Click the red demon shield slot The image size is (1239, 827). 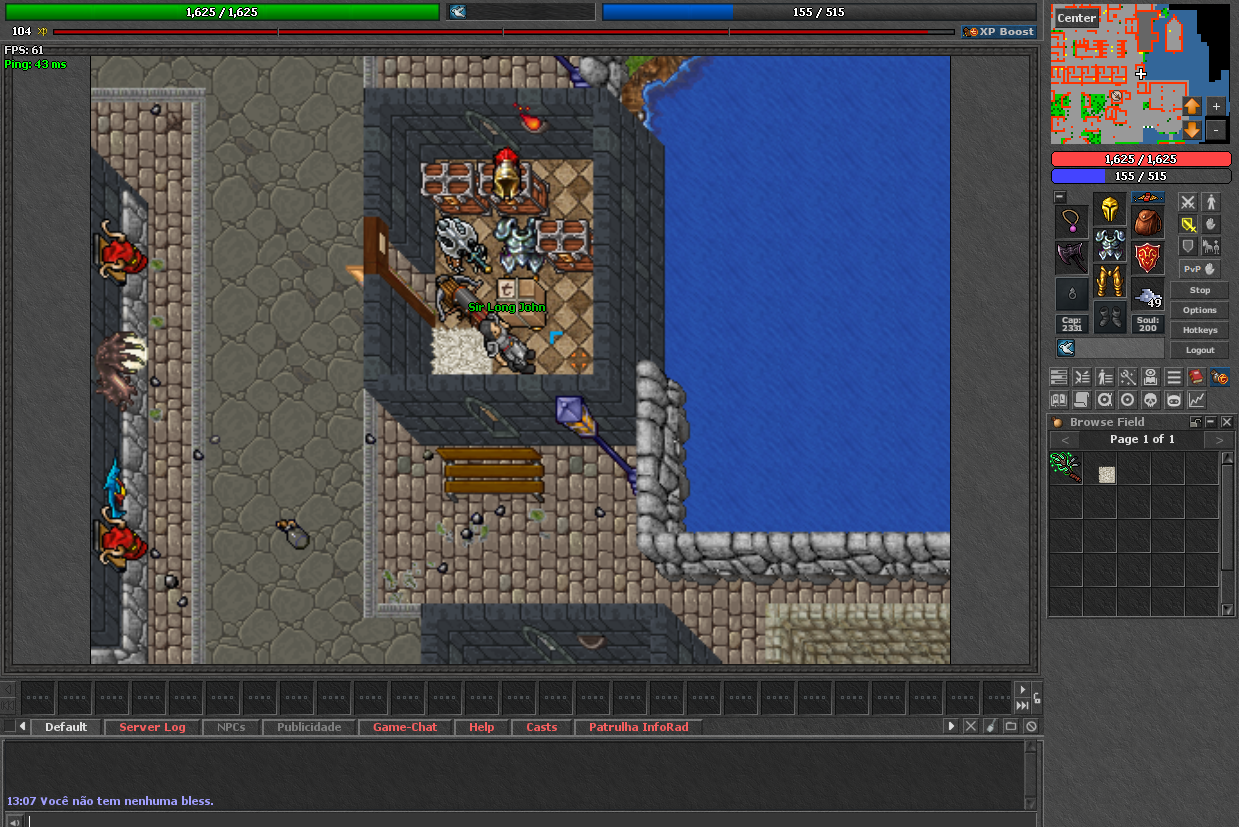[x=1148, y=258]
